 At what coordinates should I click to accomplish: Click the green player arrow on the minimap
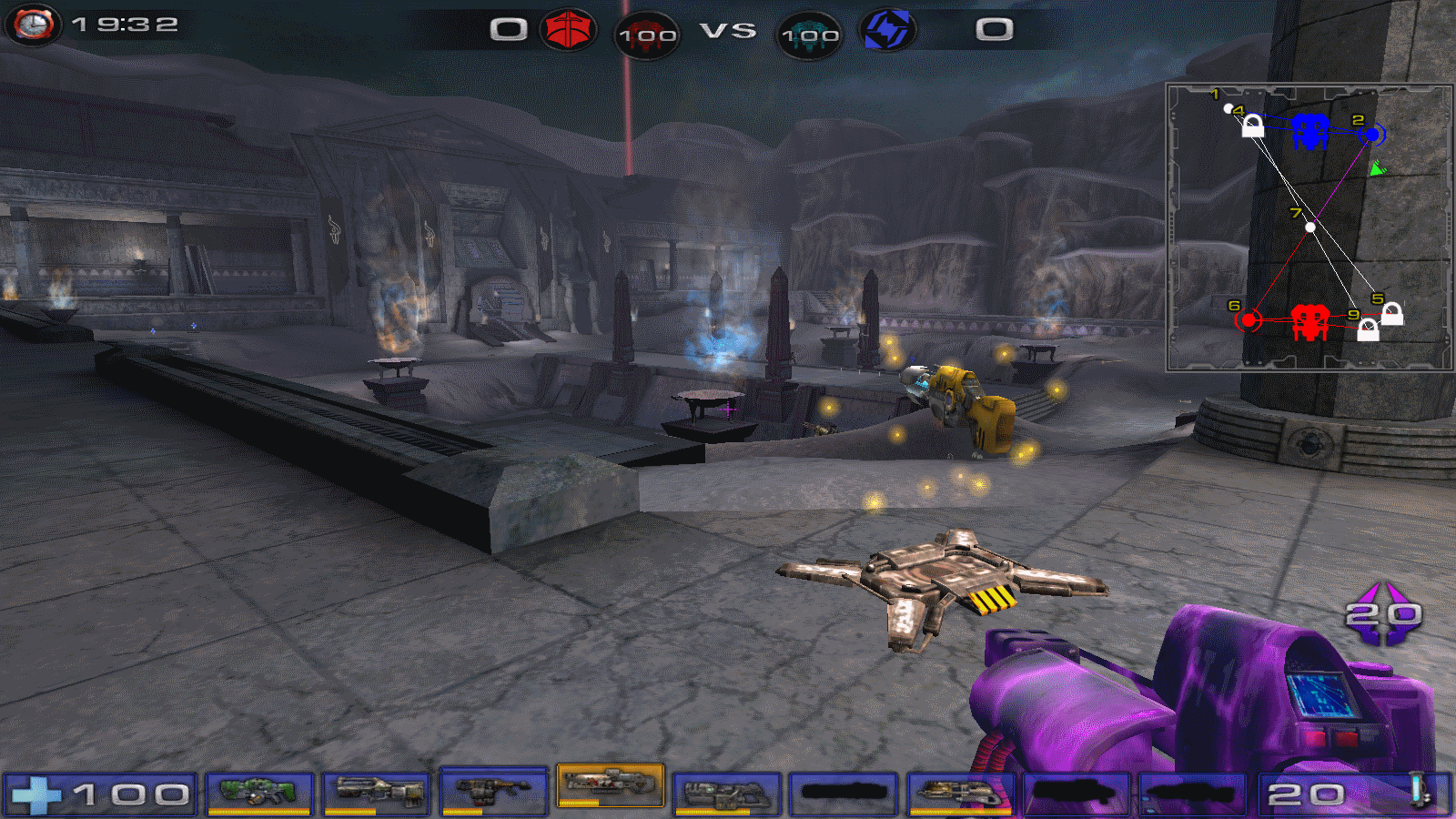(1377, 168)
